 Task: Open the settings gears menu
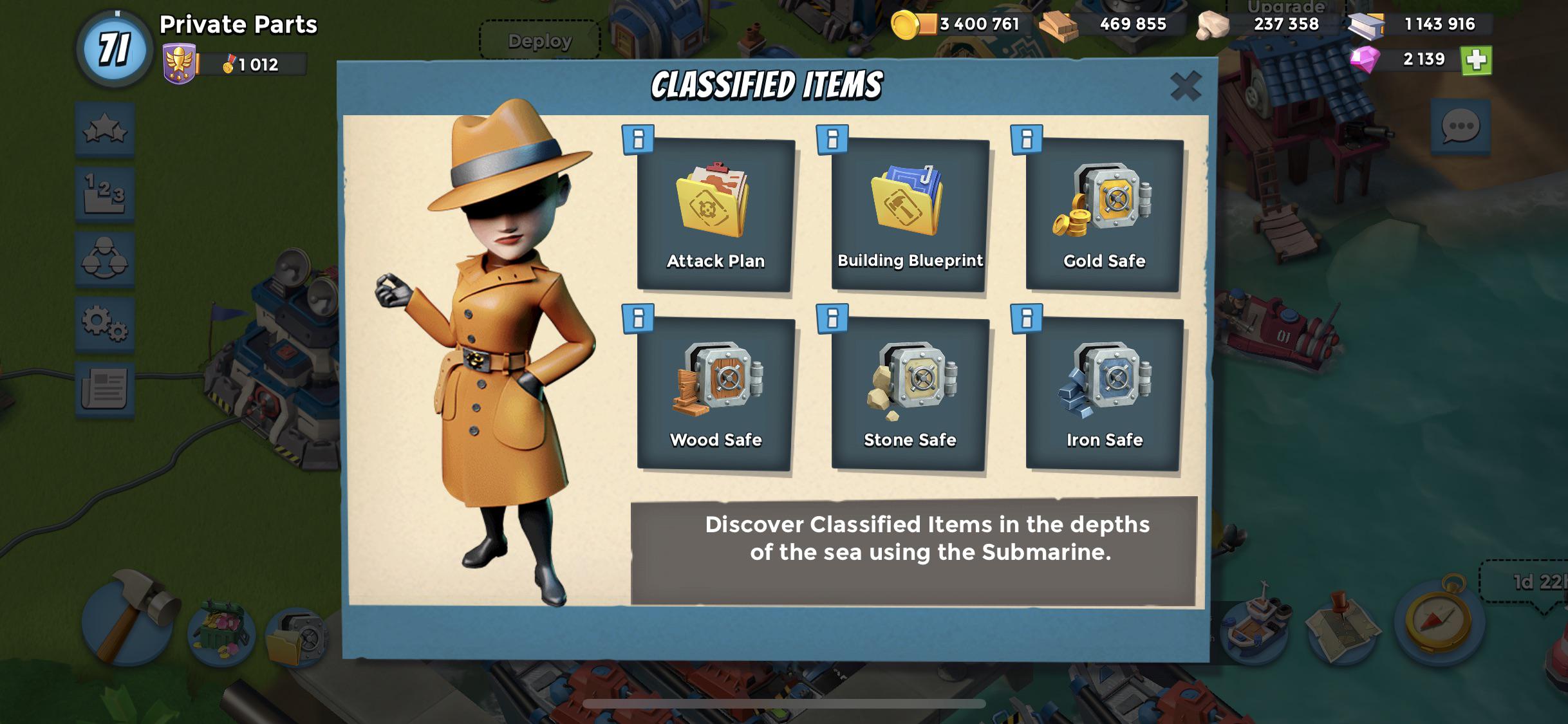tap(105, 323)
